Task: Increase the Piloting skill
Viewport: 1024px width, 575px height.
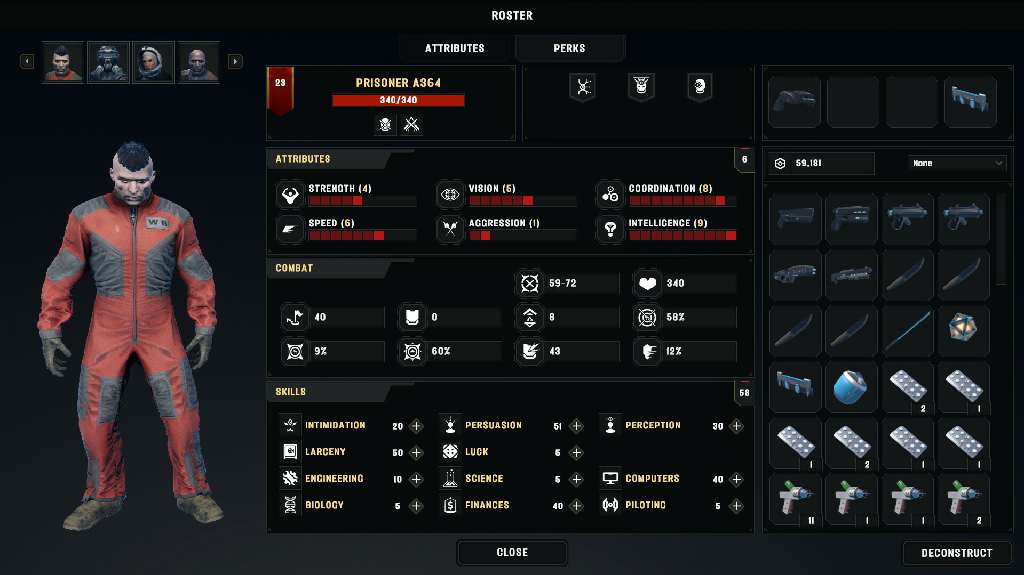Action: [736, 506]
